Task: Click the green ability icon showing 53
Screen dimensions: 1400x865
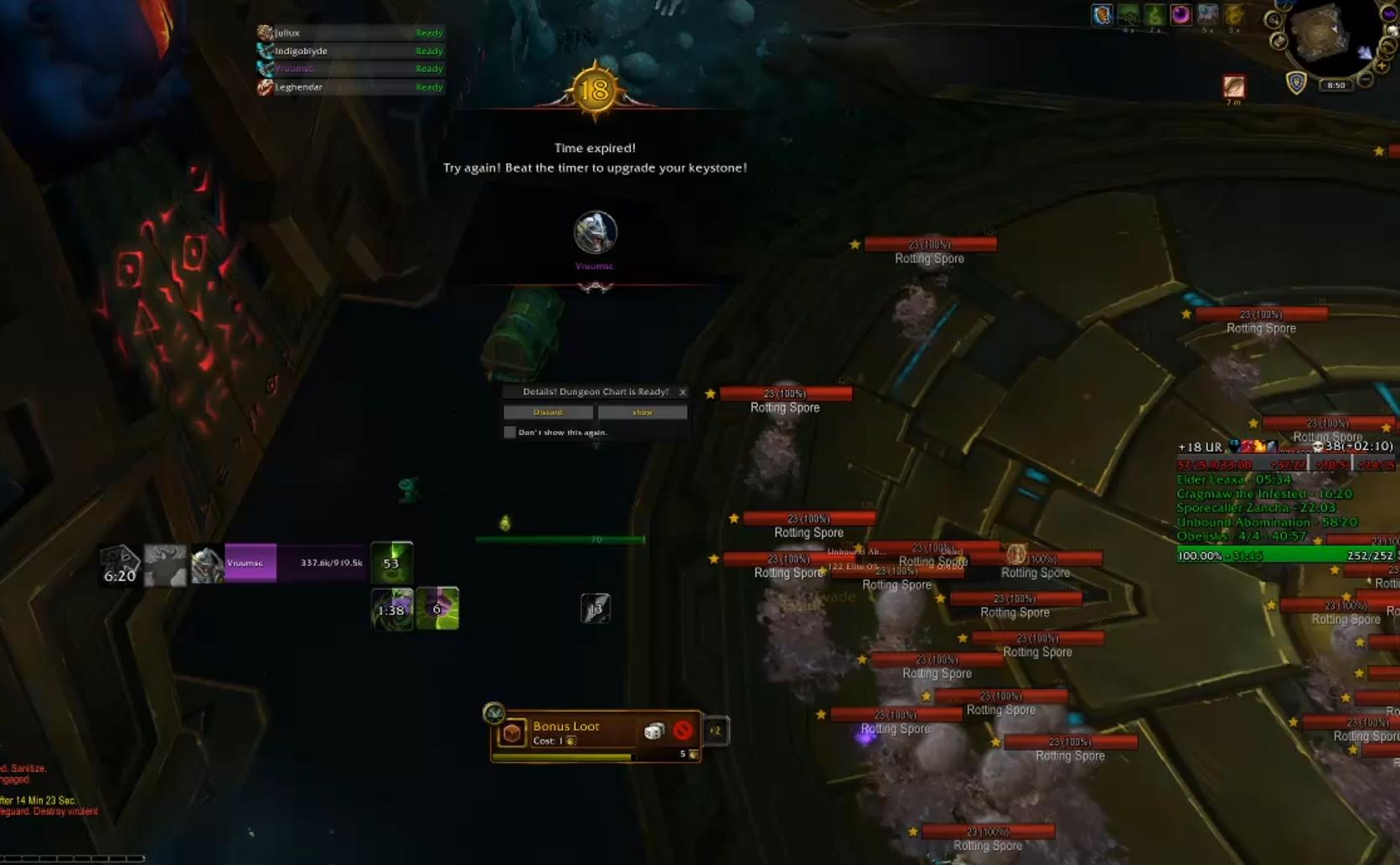Action: pyautogui.click(x=391, y=562)
